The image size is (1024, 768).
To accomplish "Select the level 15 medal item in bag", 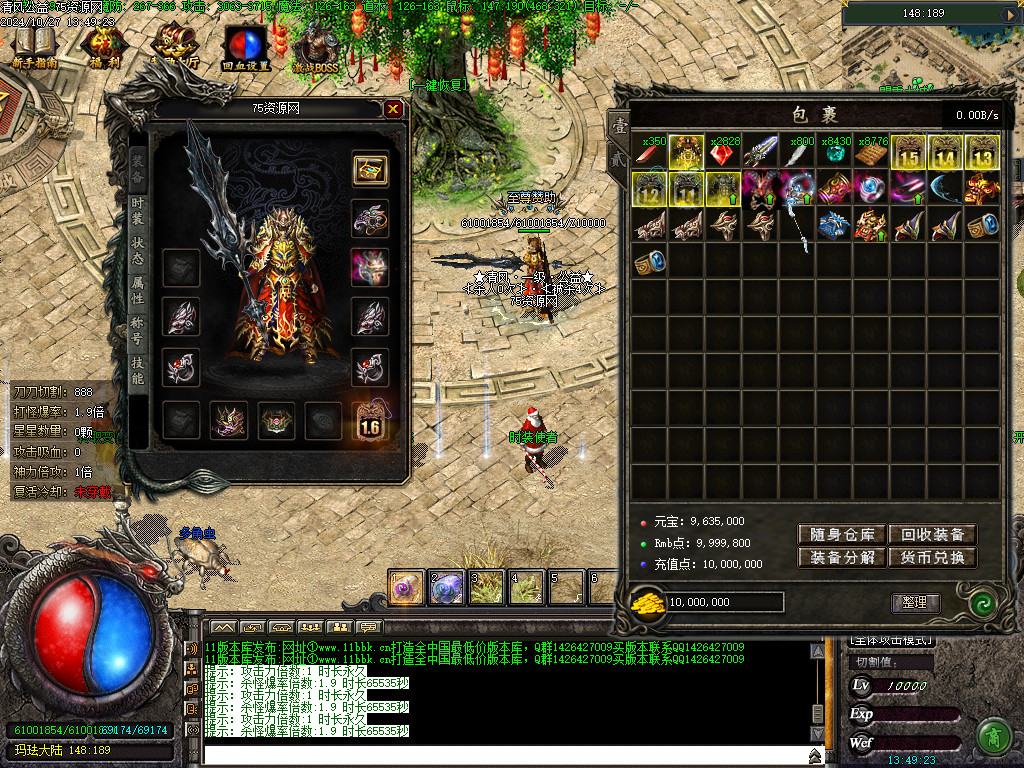I will pyautogui.click(x=908, y=152).
